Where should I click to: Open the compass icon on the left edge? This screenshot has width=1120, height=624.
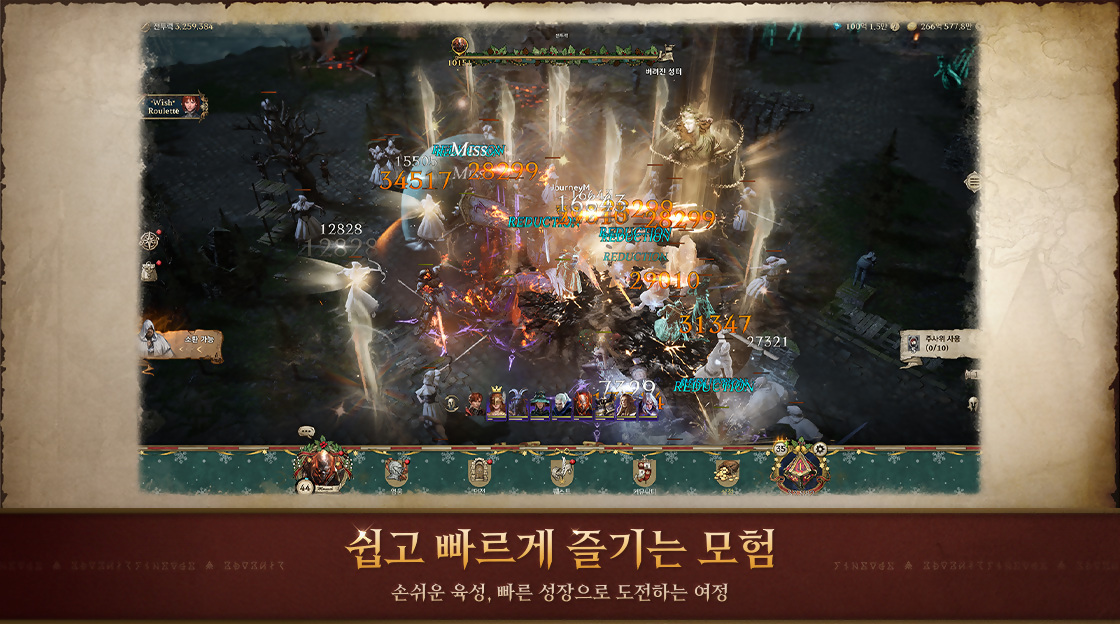pos(150,240)
